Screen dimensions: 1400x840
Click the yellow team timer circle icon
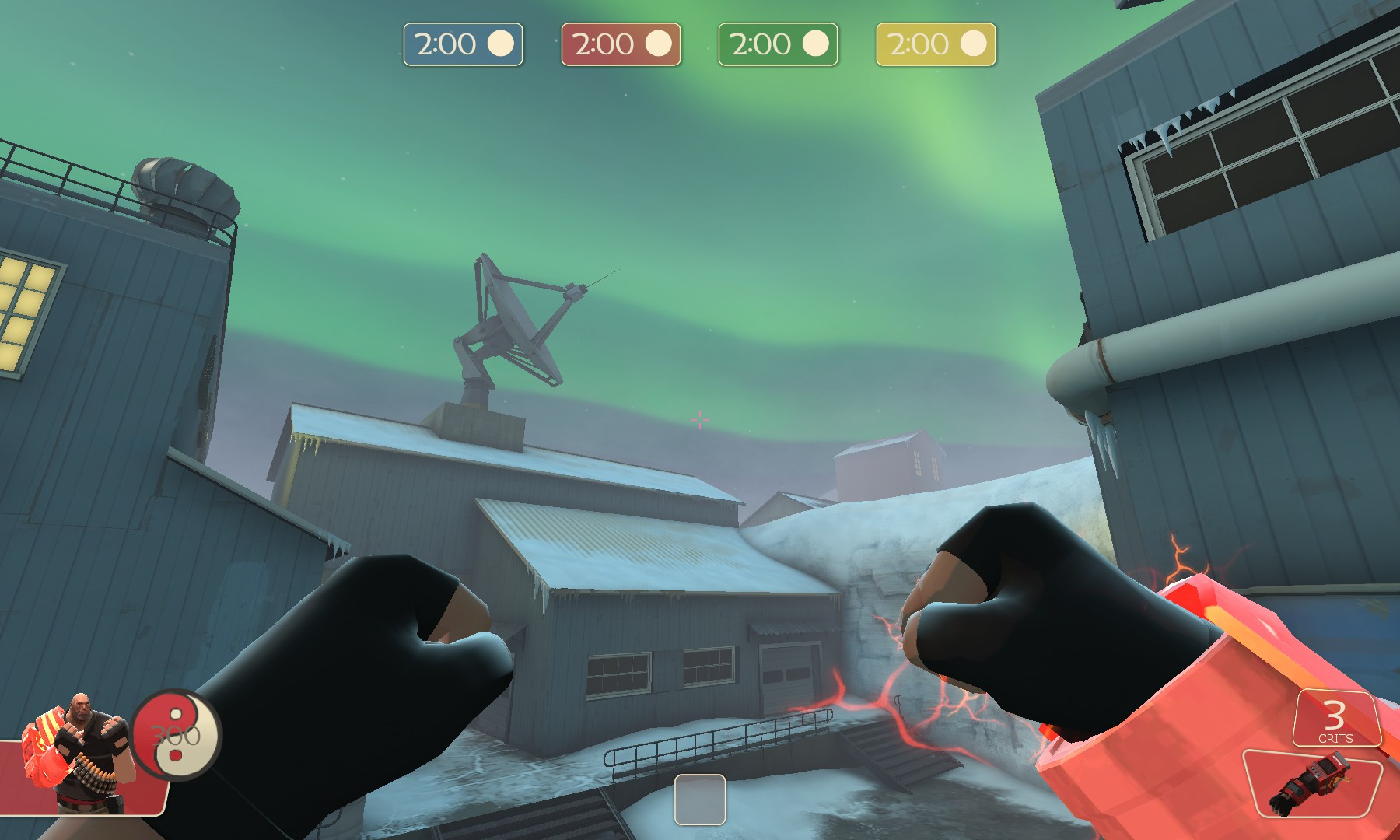point(974,44)
